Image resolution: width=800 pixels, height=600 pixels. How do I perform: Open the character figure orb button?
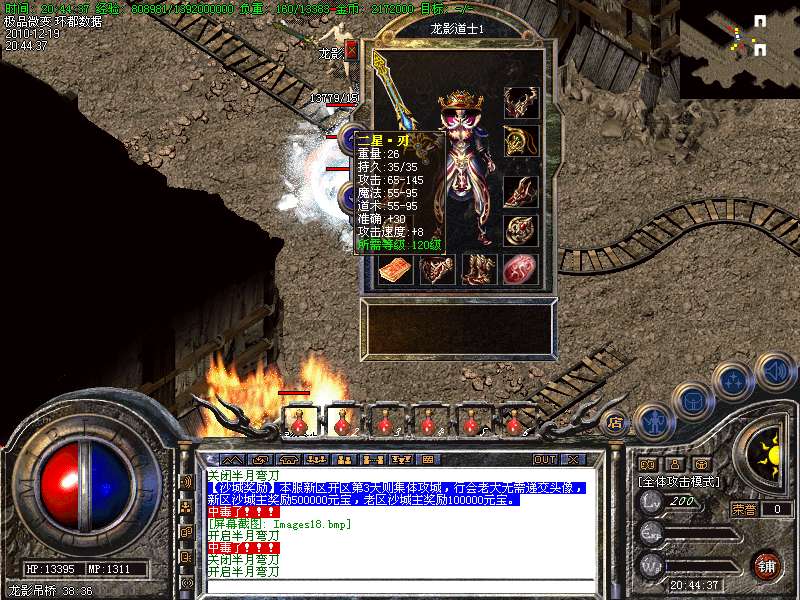tap(654, 421)
